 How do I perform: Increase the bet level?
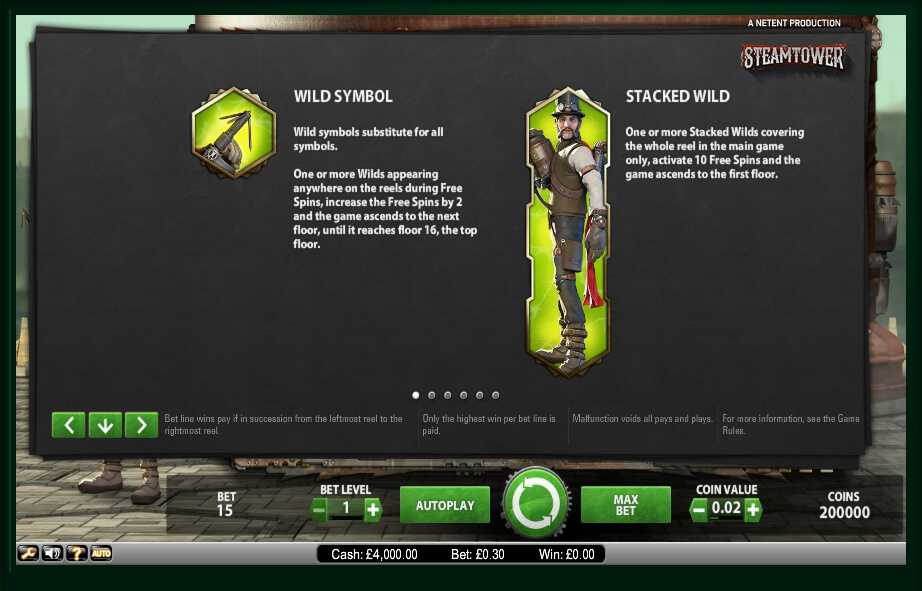[x=373, y=510]
